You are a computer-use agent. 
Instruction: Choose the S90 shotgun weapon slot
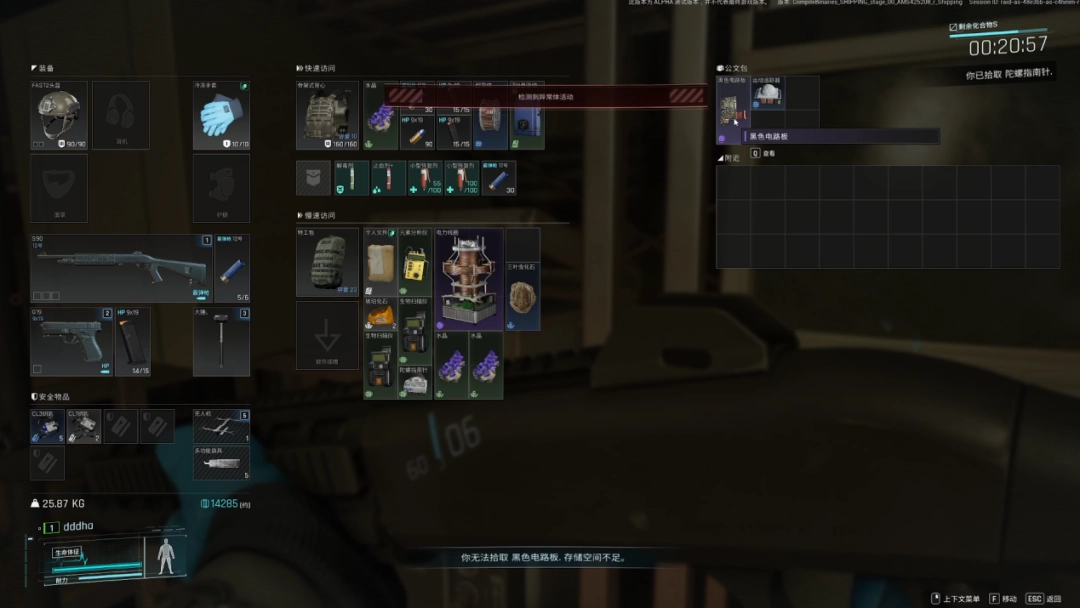122,268
